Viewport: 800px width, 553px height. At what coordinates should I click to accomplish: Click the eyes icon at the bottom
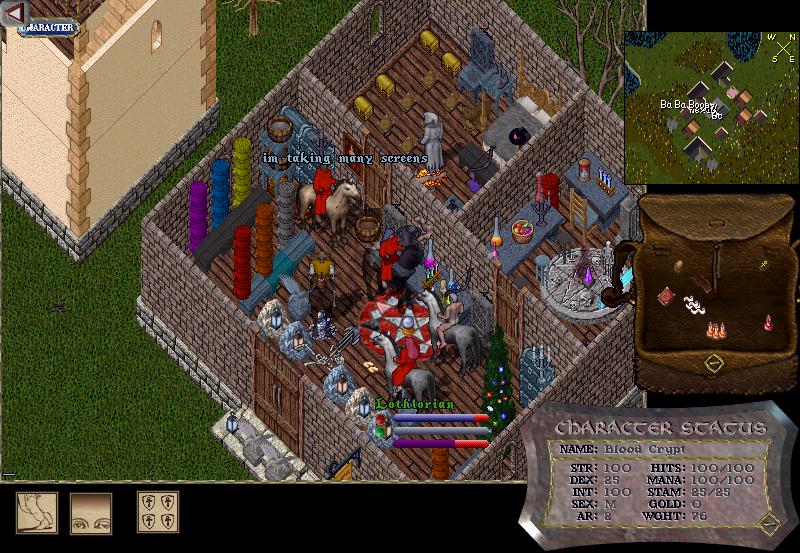90,512
